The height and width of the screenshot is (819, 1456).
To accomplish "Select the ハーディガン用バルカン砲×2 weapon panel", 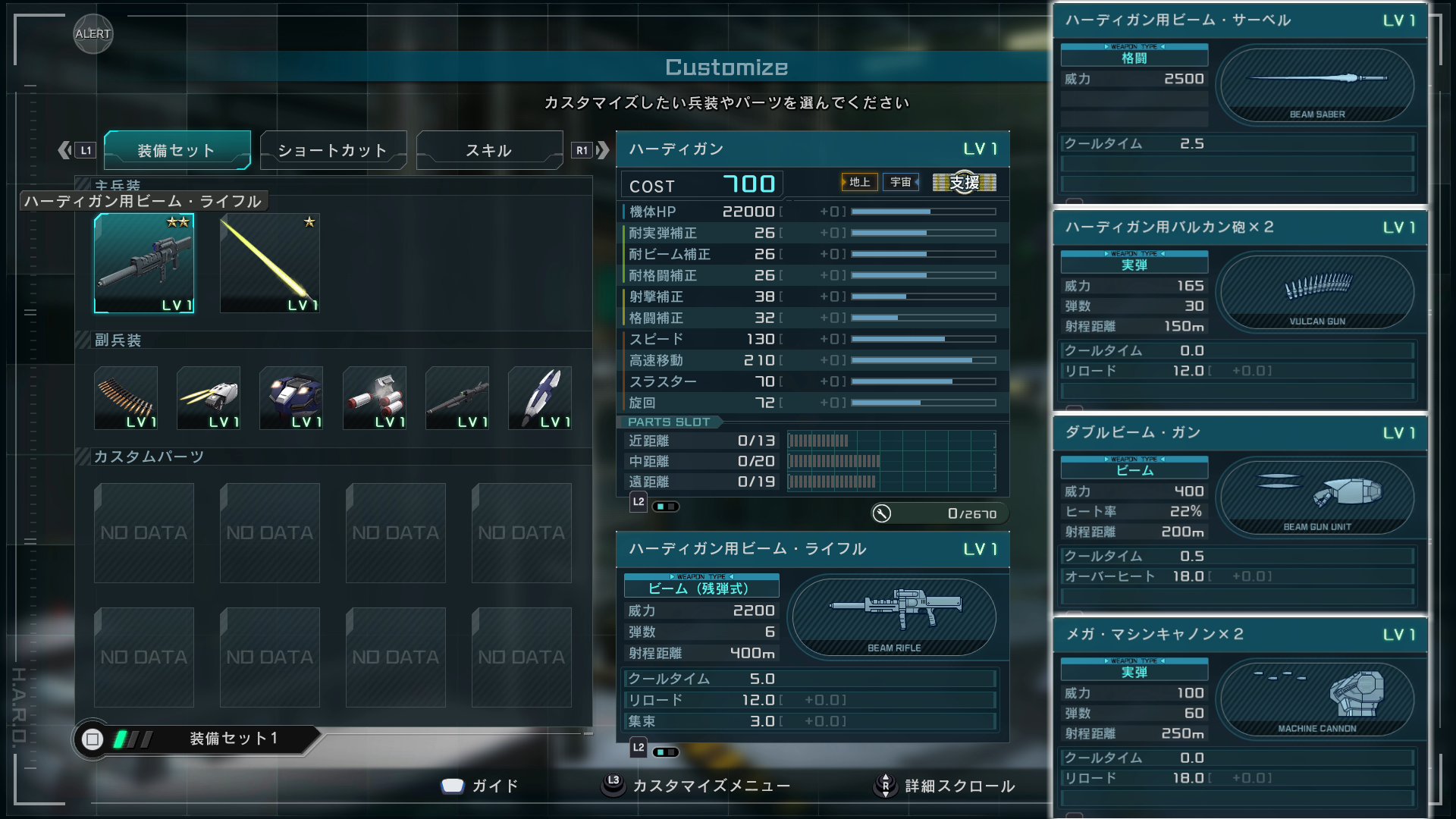I will click(x=1240, y=227).
